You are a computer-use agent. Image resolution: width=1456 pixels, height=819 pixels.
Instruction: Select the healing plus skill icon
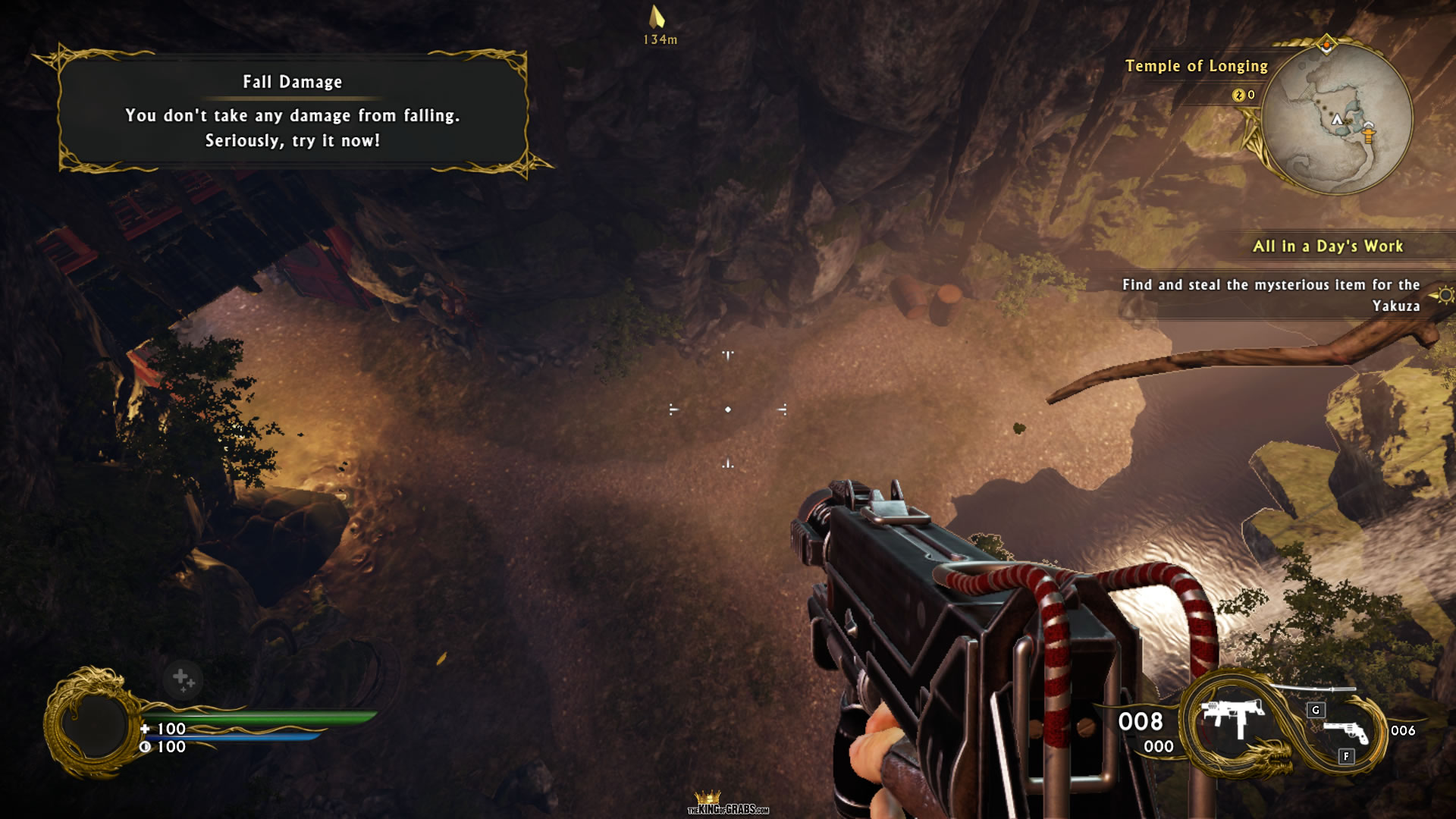click(x=183, y=678)
